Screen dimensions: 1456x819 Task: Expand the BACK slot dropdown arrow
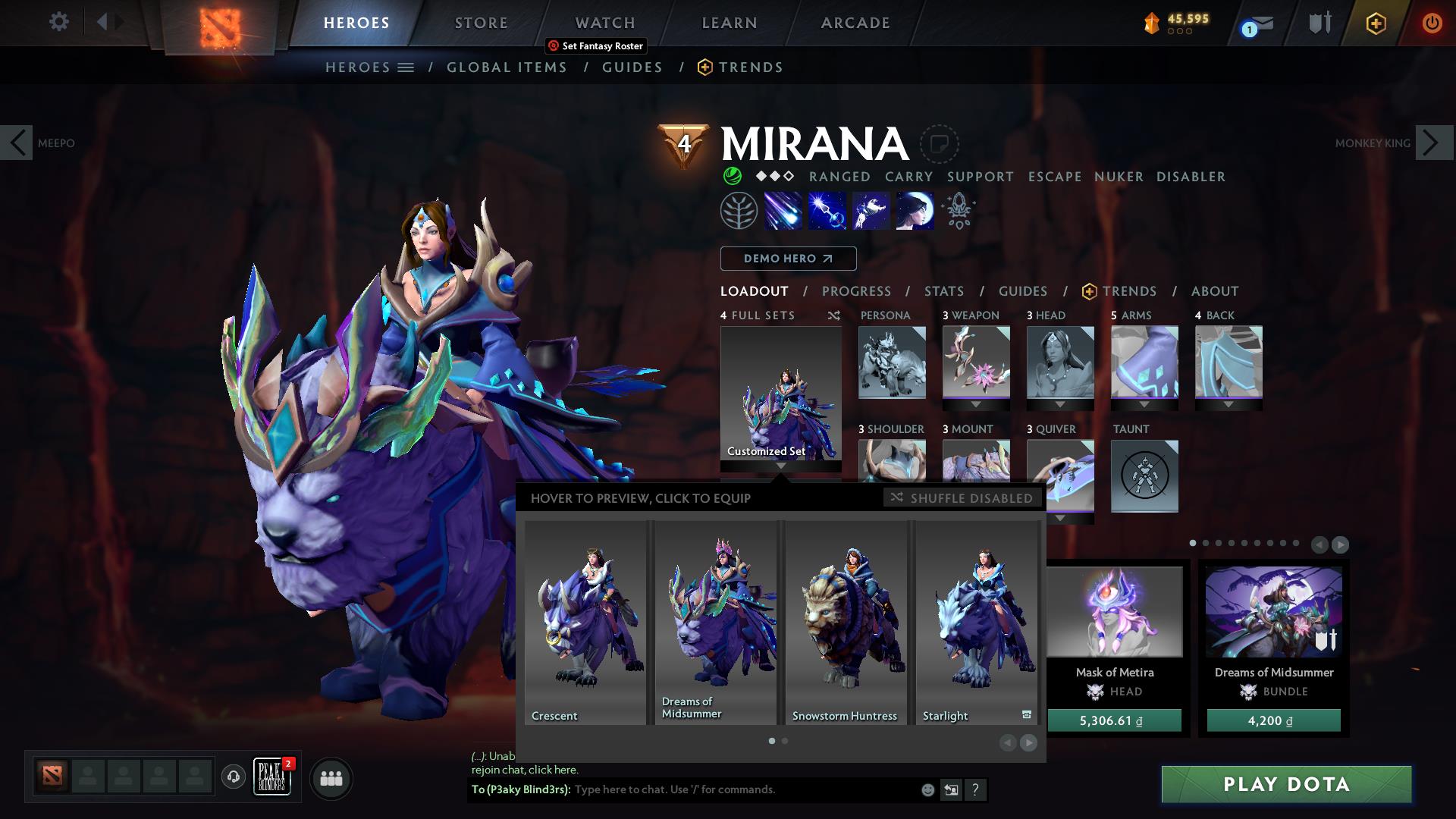(1228, 403)
